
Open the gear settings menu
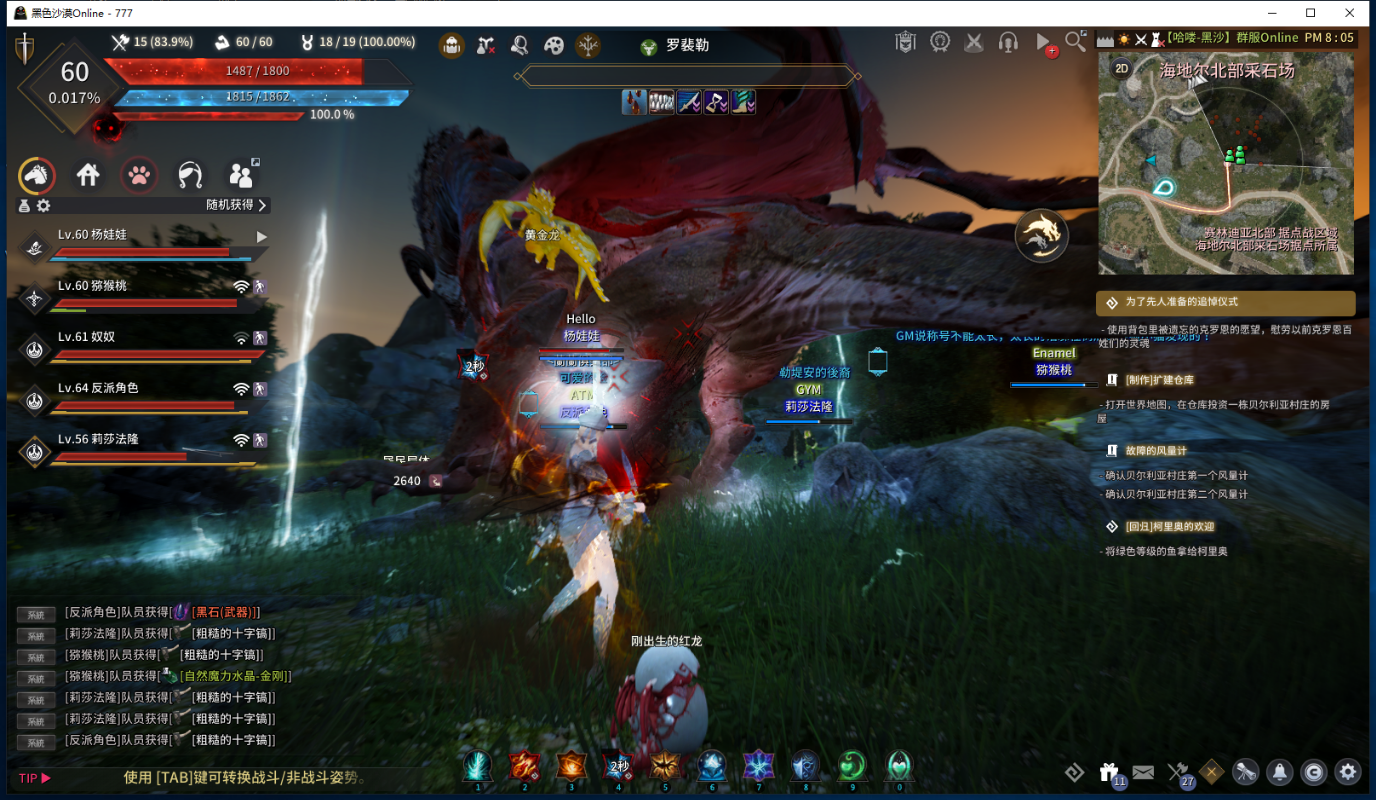(1348, 771)
